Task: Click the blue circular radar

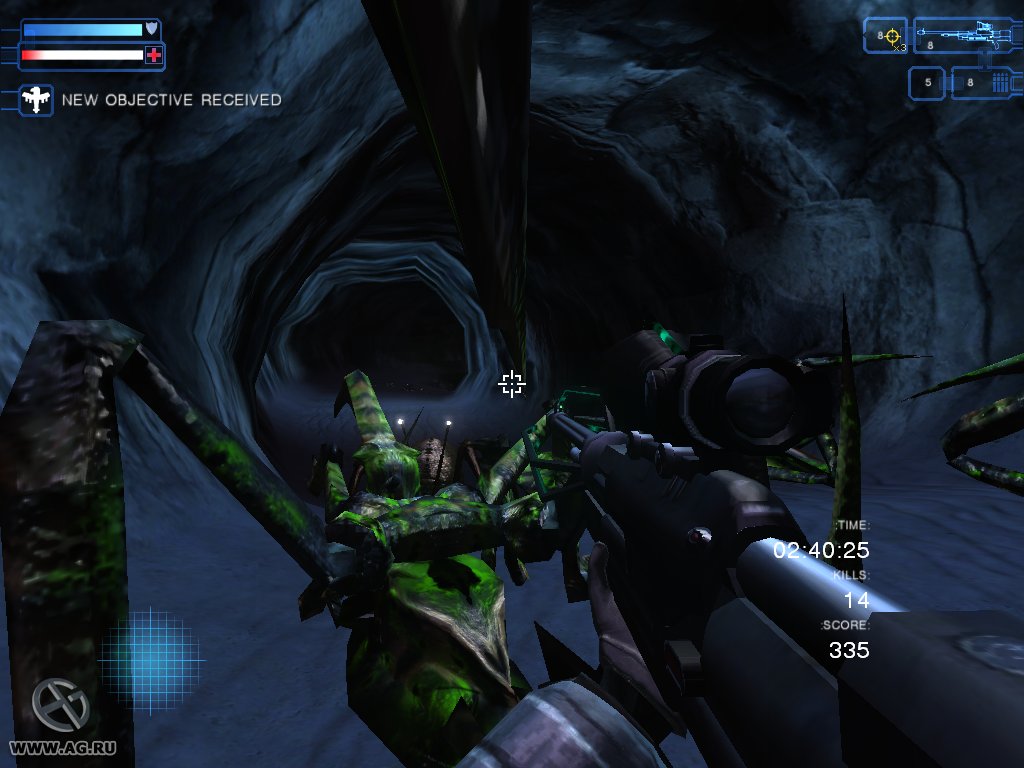Action: (x=151, y=660)
